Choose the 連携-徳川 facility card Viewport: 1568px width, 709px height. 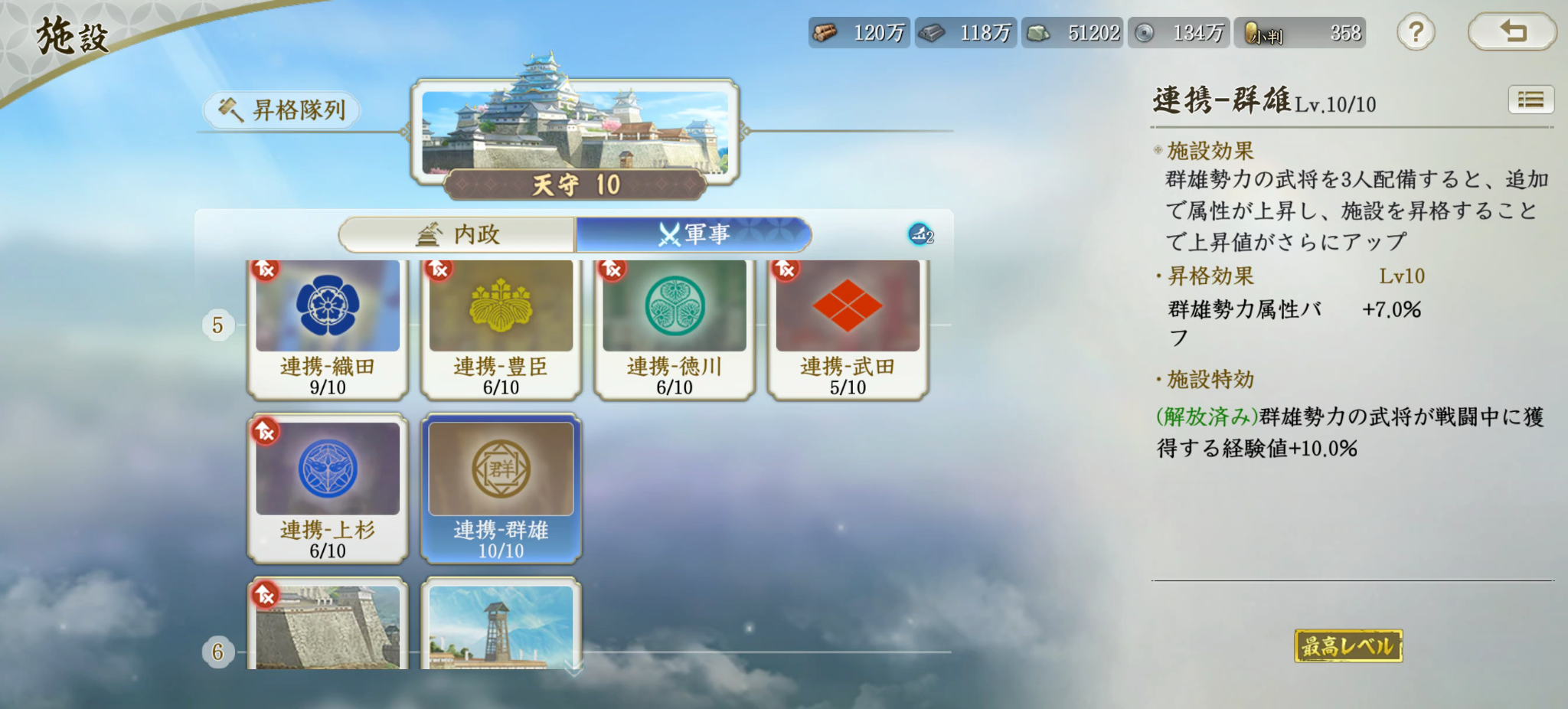(x=674, y=328)
